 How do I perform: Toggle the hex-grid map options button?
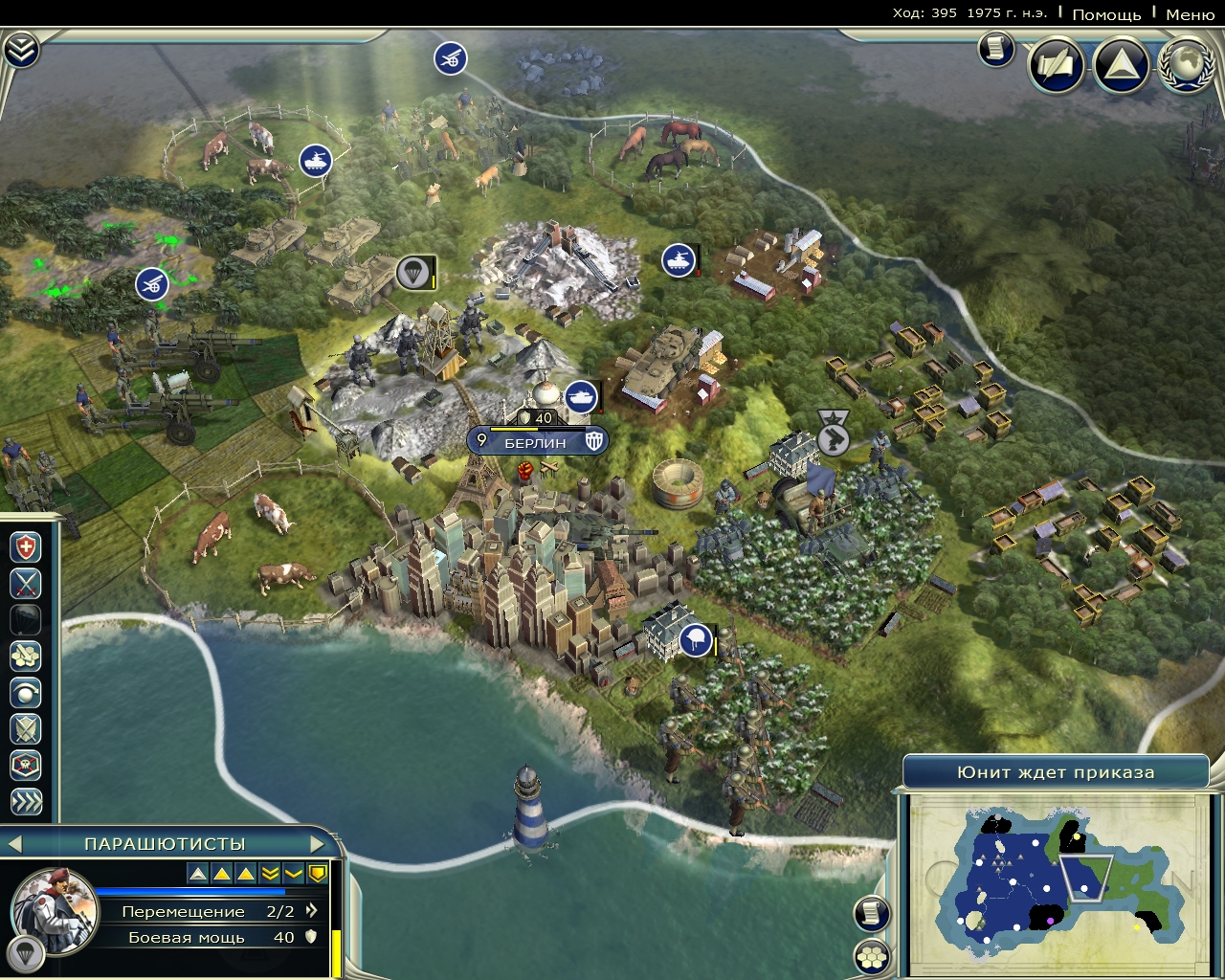[872, 956]
